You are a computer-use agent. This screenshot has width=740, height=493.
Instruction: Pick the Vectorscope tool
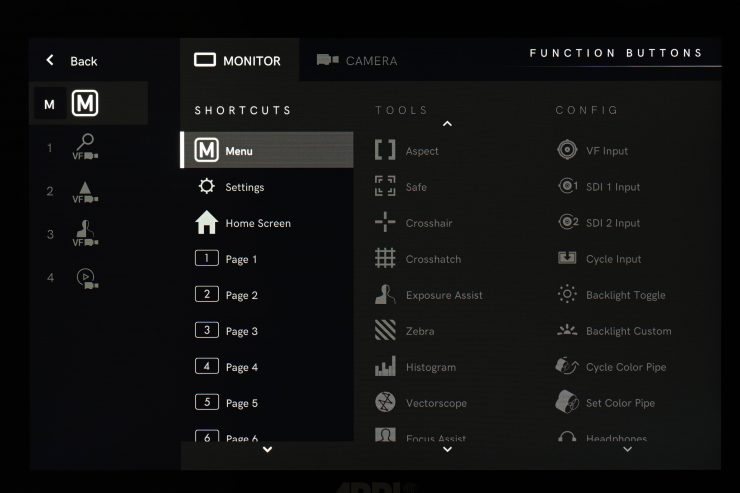435,403
